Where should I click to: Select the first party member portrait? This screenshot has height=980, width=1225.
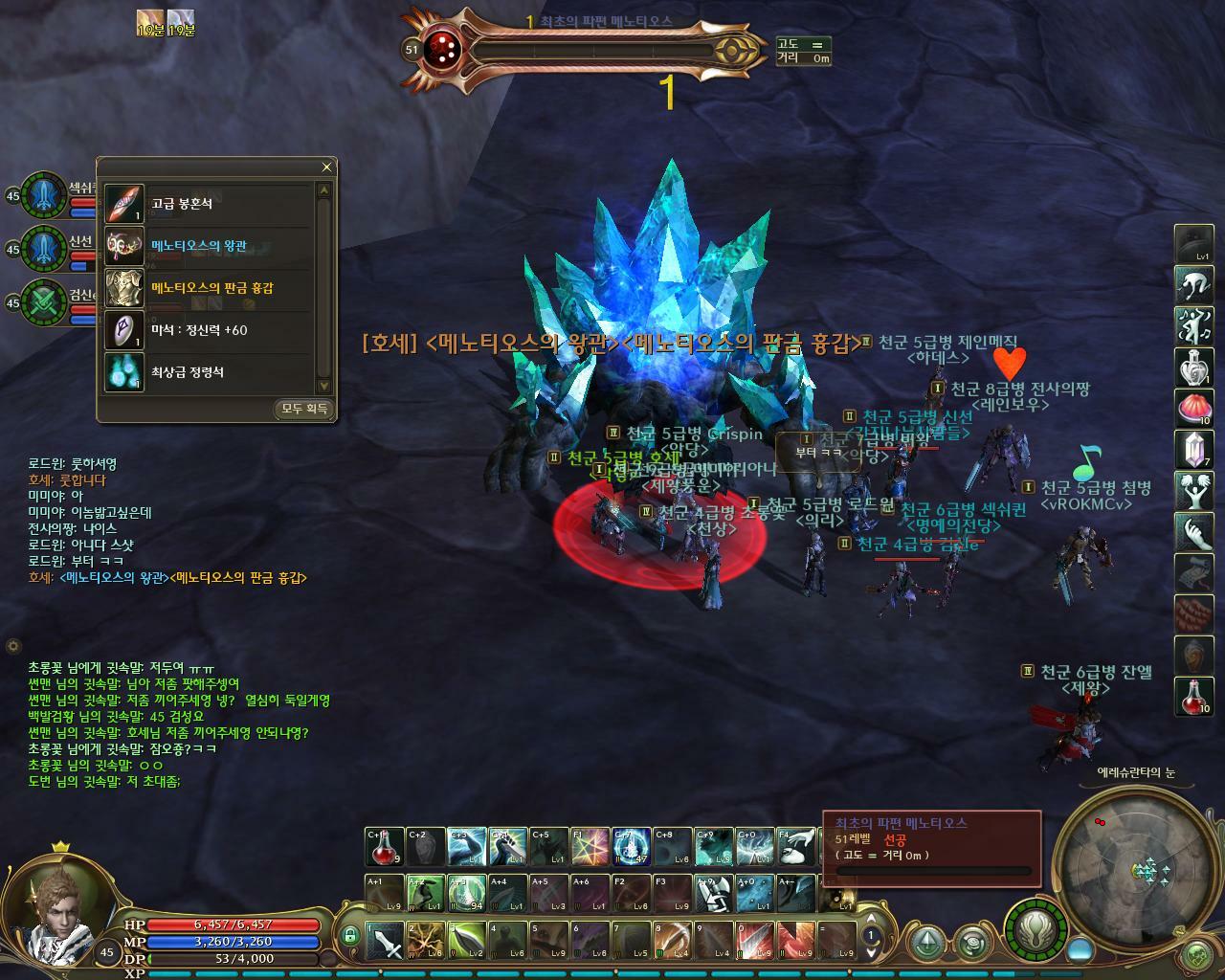42,195
